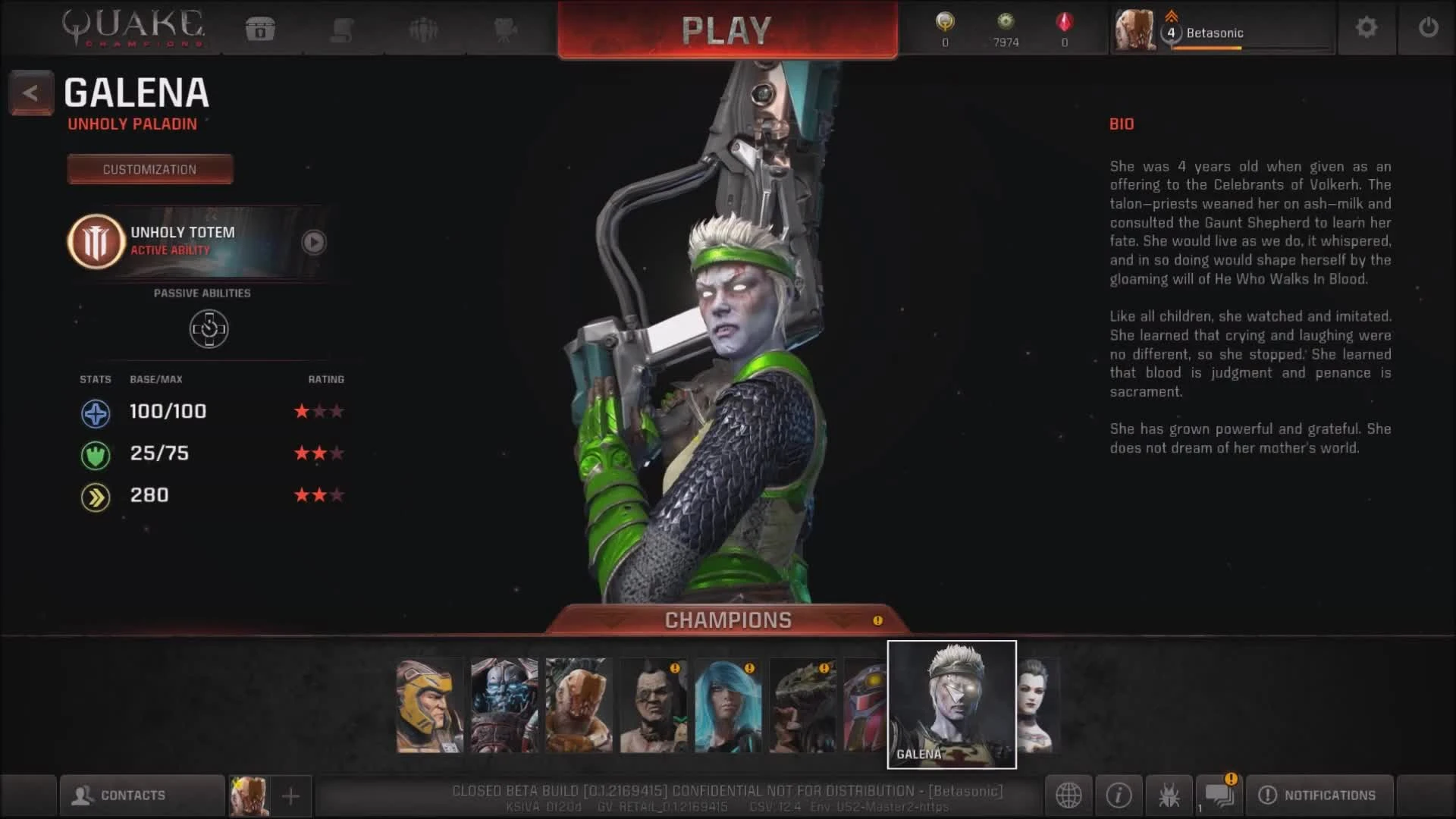Click the power/exit button at top right

(x=1429, y=27)
